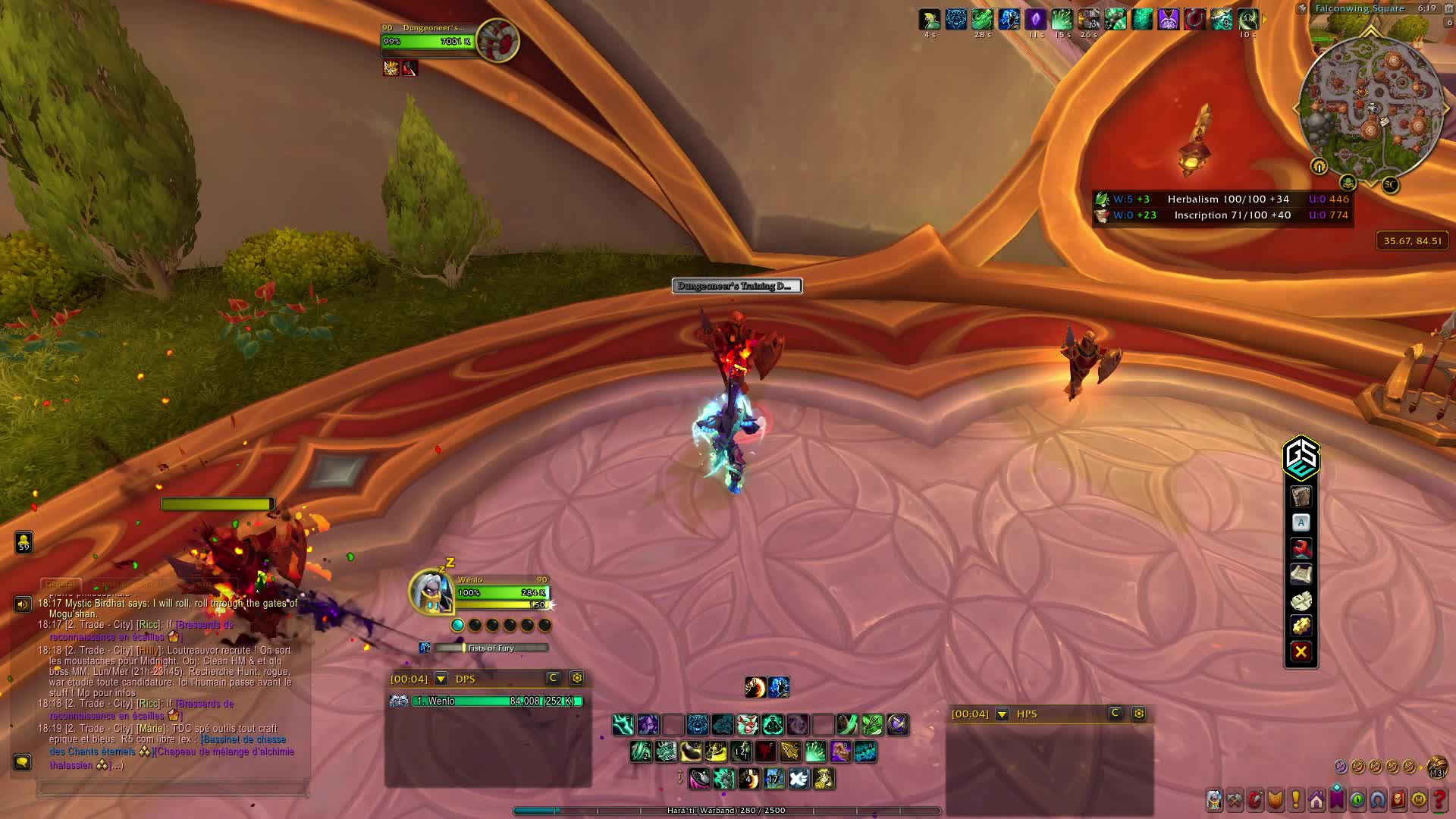1456x819 pixels.
Task: Click the chat input box
Action: (173, 789)
